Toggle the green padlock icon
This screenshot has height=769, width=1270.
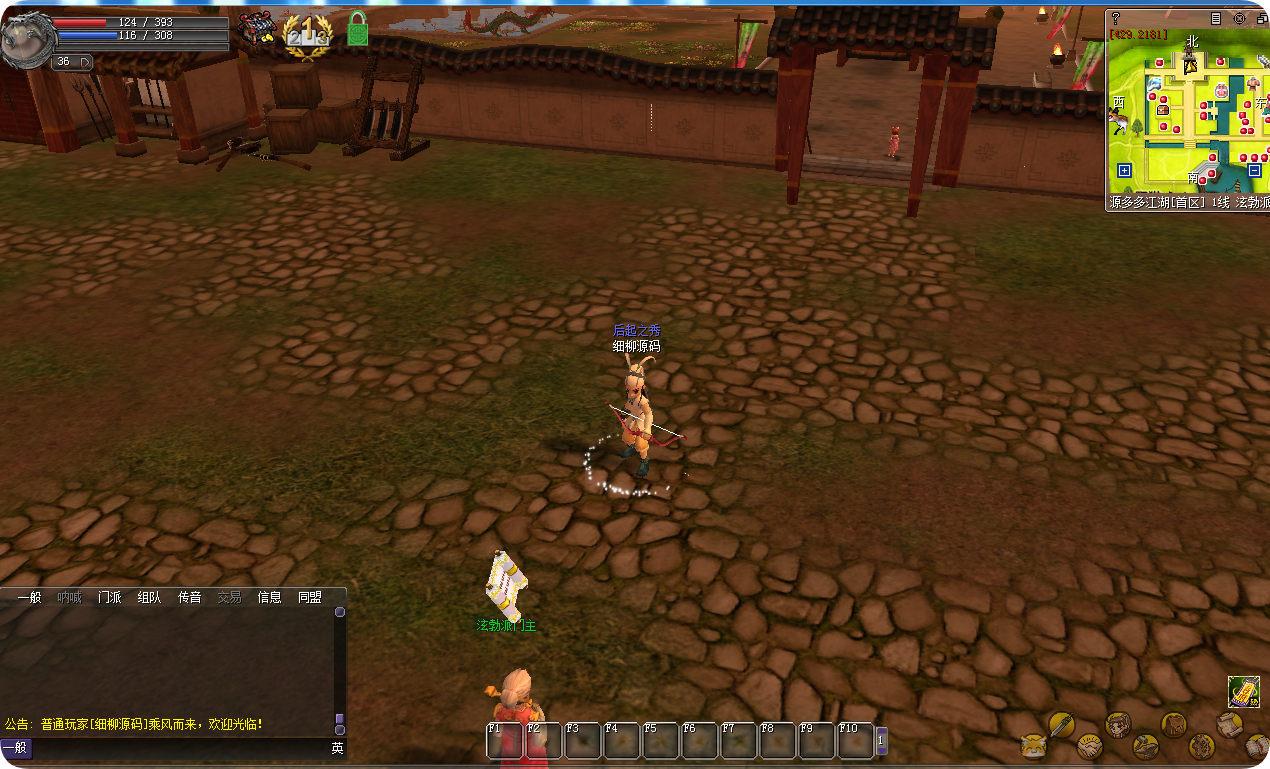click(x=358, y=29)
